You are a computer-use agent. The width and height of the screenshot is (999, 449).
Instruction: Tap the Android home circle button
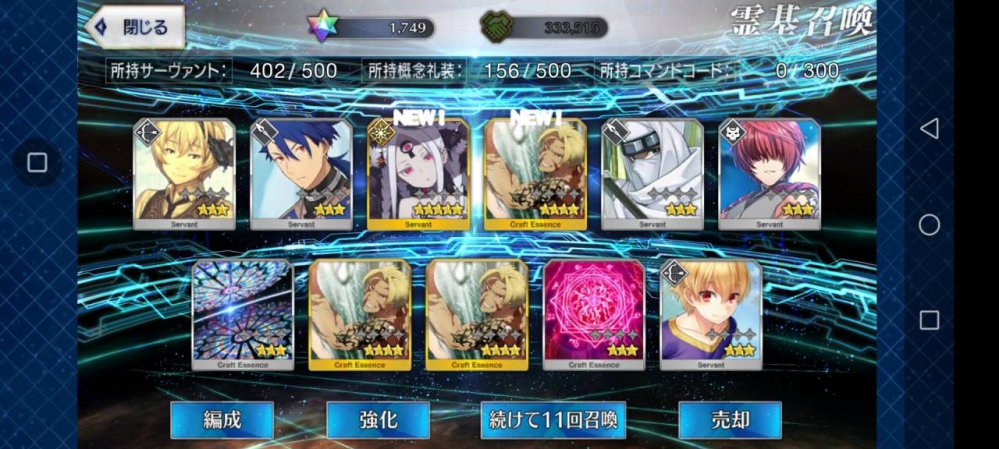[929, 224]
